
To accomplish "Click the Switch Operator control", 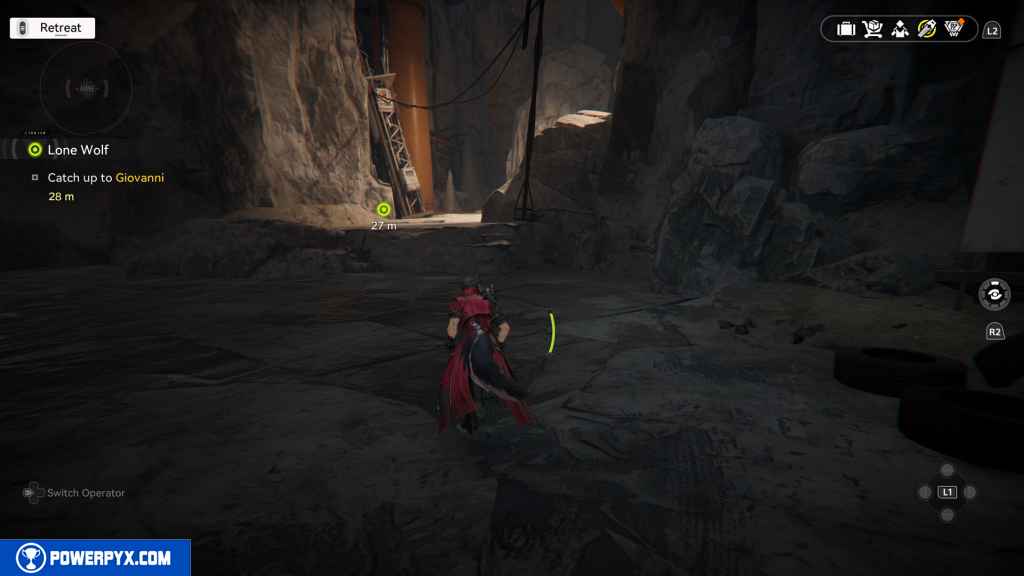I will (x=75, y=493).
